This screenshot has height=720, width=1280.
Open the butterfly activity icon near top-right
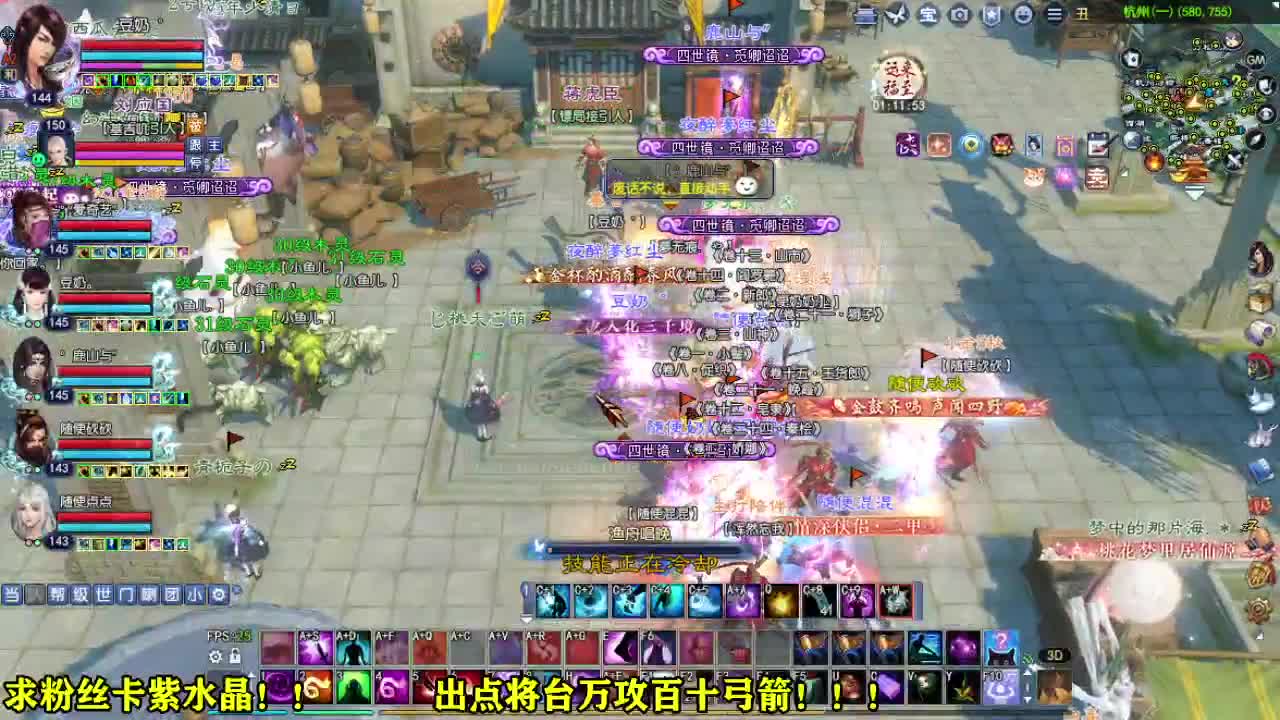(x=896, y=14)
